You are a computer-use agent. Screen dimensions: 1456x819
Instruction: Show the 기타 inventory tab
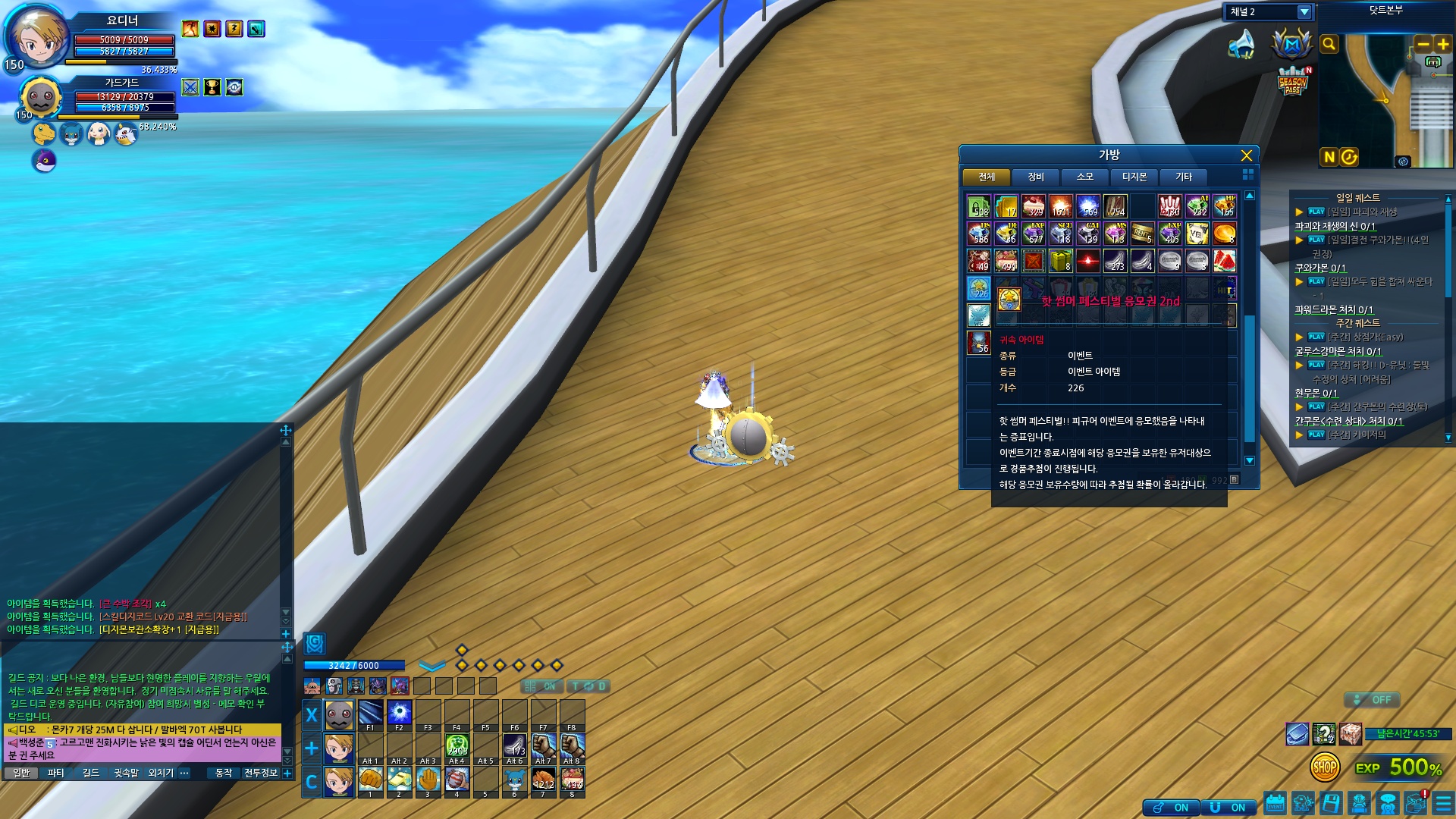click(x=1183, y=177)
